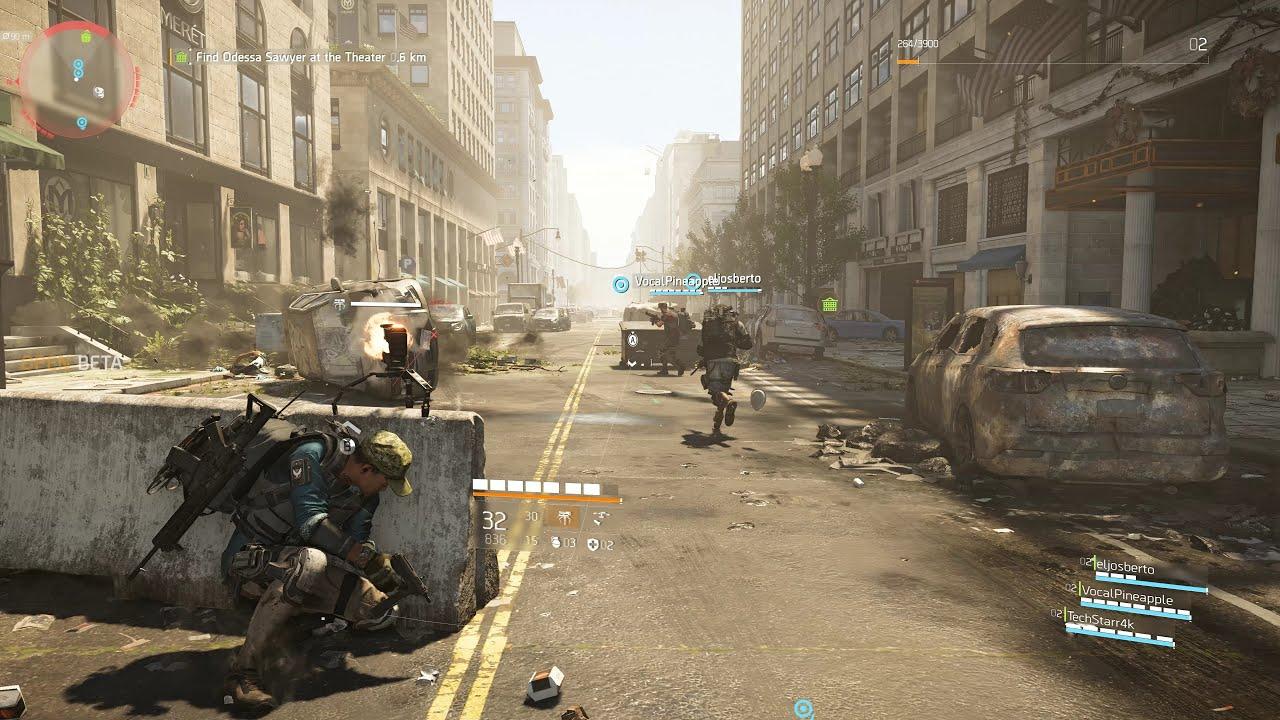Image resolution: width=1280 pixels, height=720 pixels.
Task: Toggle the blue player marker on the minimap
Action: tap(78, 64)
